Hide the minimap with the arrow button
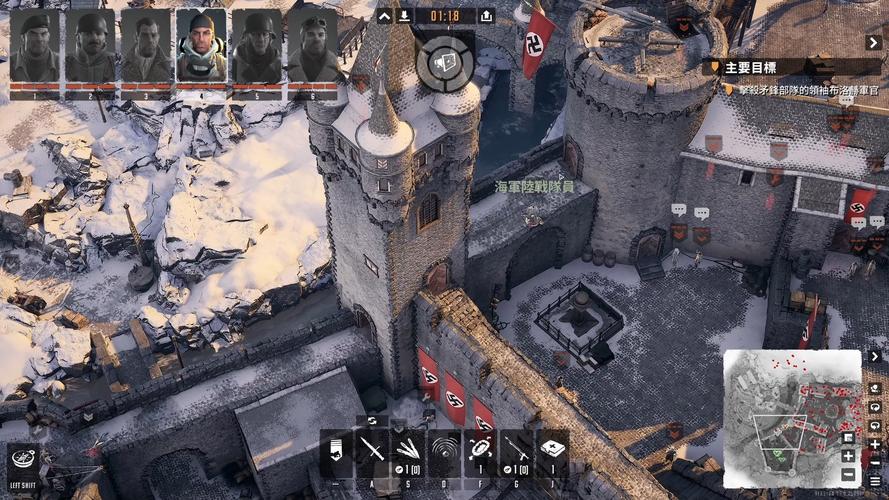This screenshot has width=889, height=500. 874,356
